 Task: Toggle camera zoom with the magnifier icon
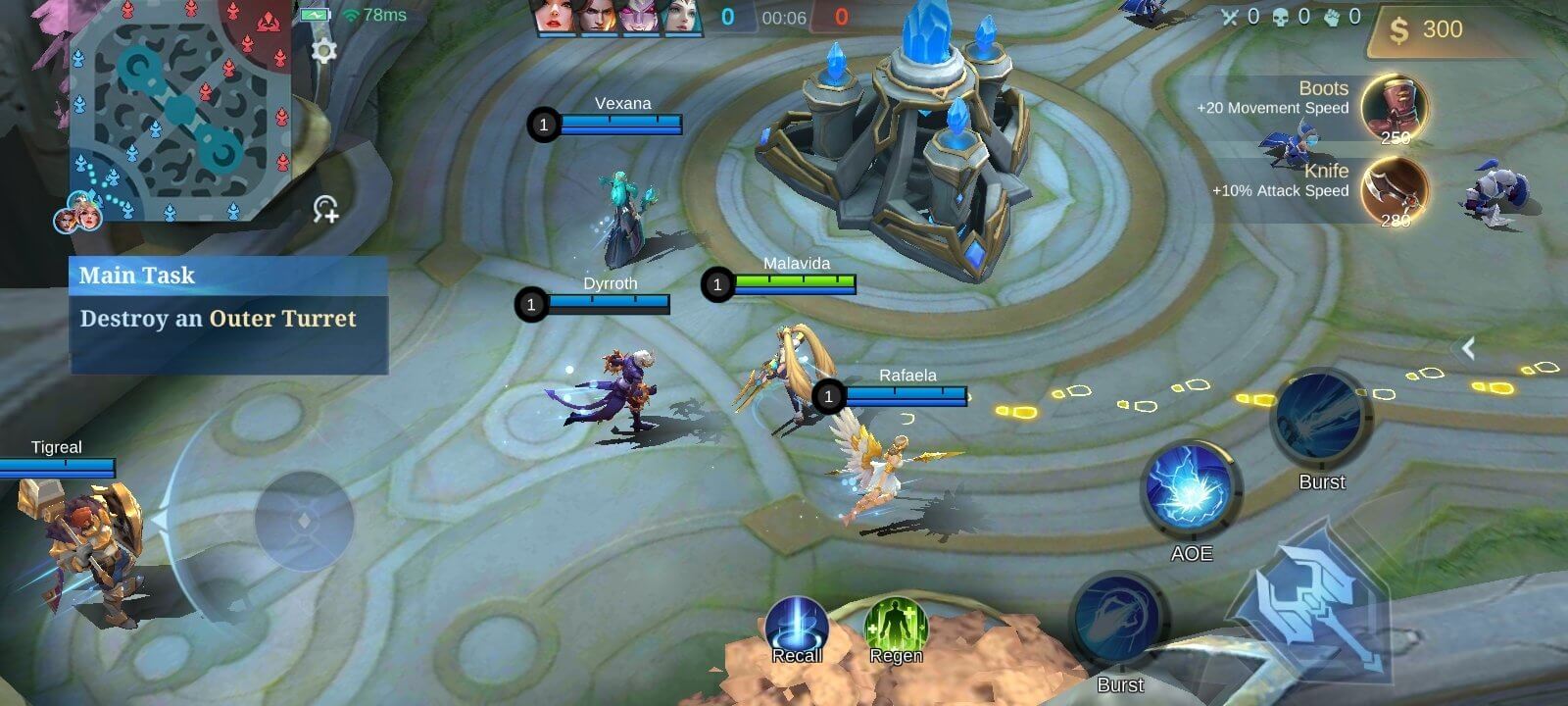[x=325, y=209]
